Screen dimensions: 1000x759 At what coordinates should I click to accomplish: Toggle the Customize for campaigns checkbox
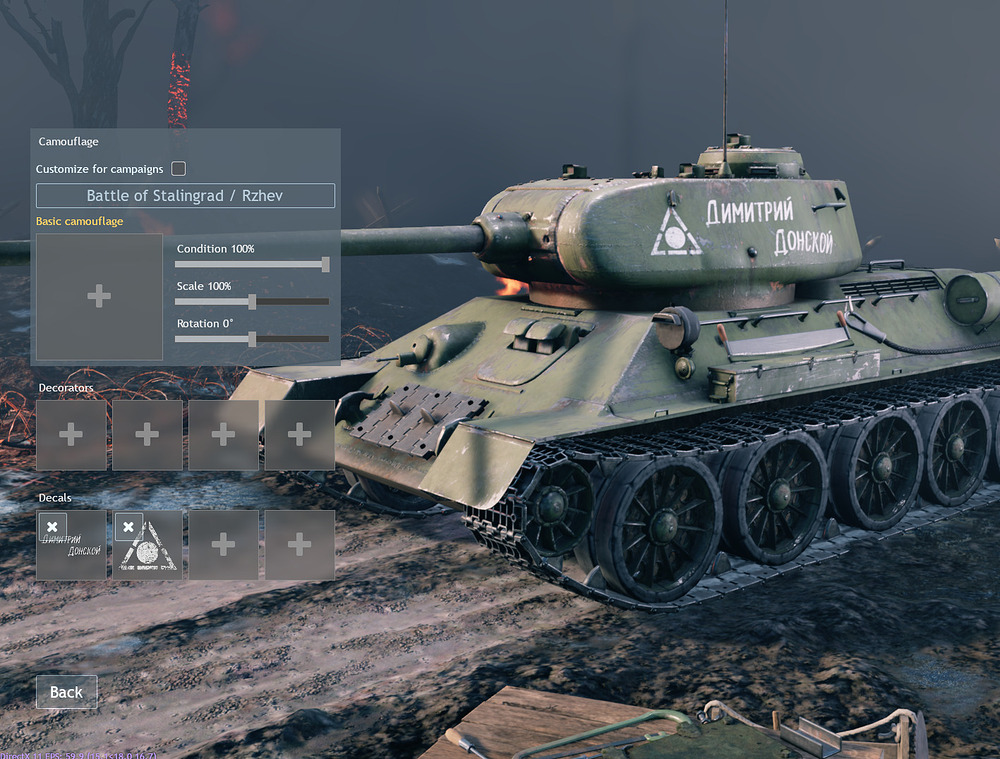(x=179, y=169)
